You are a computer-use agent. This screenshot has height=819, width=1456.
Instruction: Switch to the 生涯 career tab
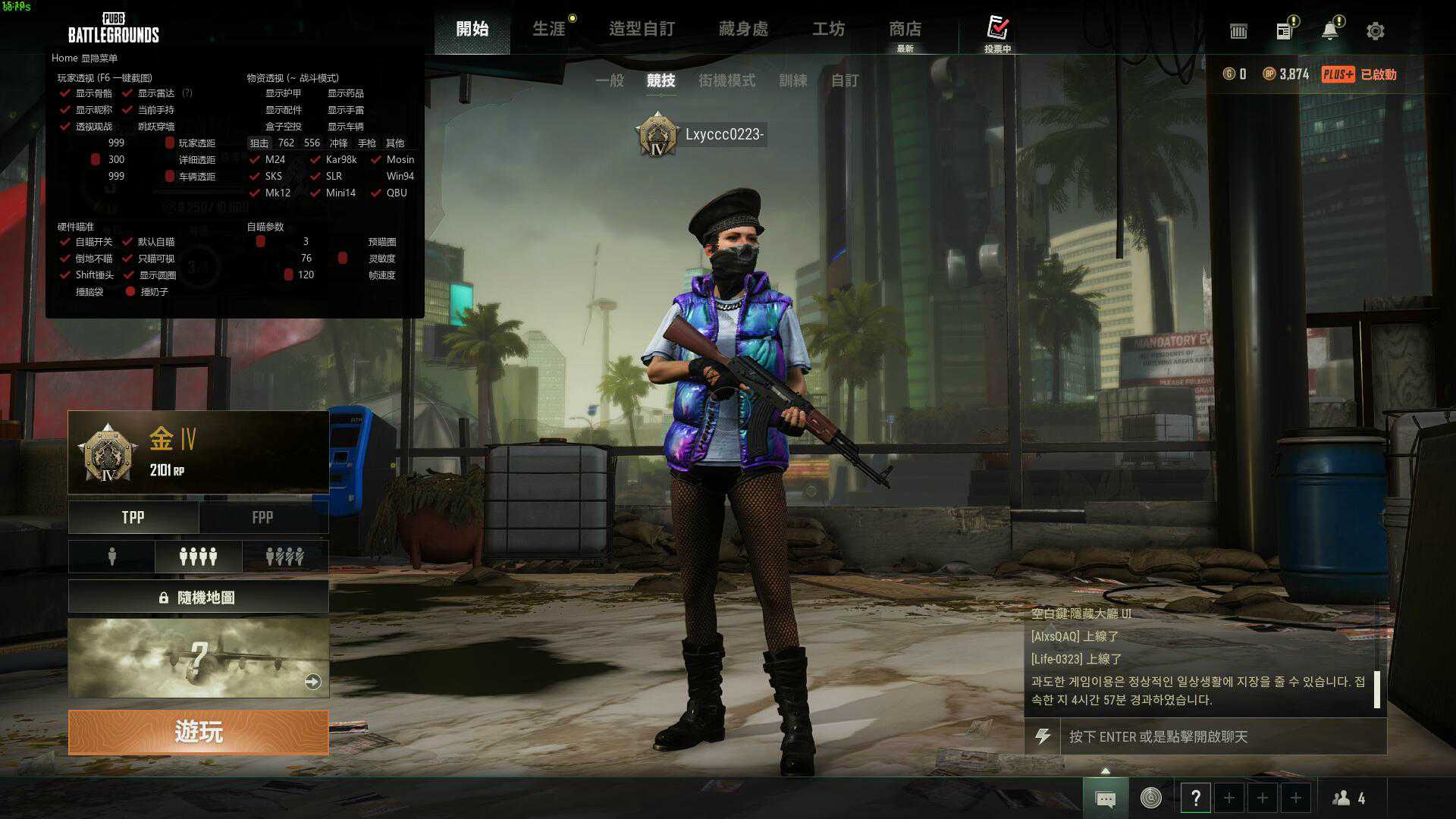[549, 29]
